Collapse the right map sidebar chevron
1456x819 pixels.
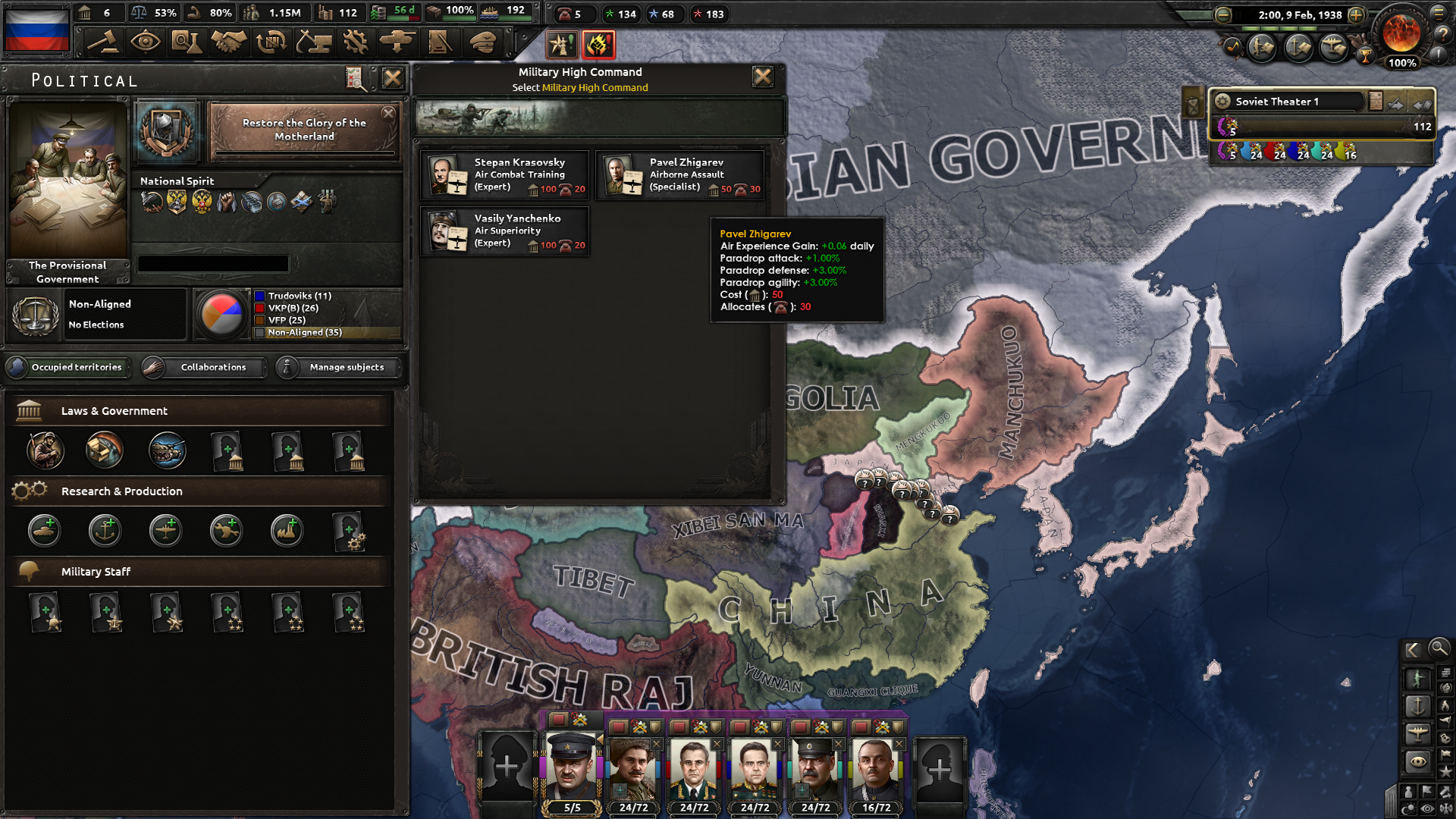click(x=1411, y=650)
